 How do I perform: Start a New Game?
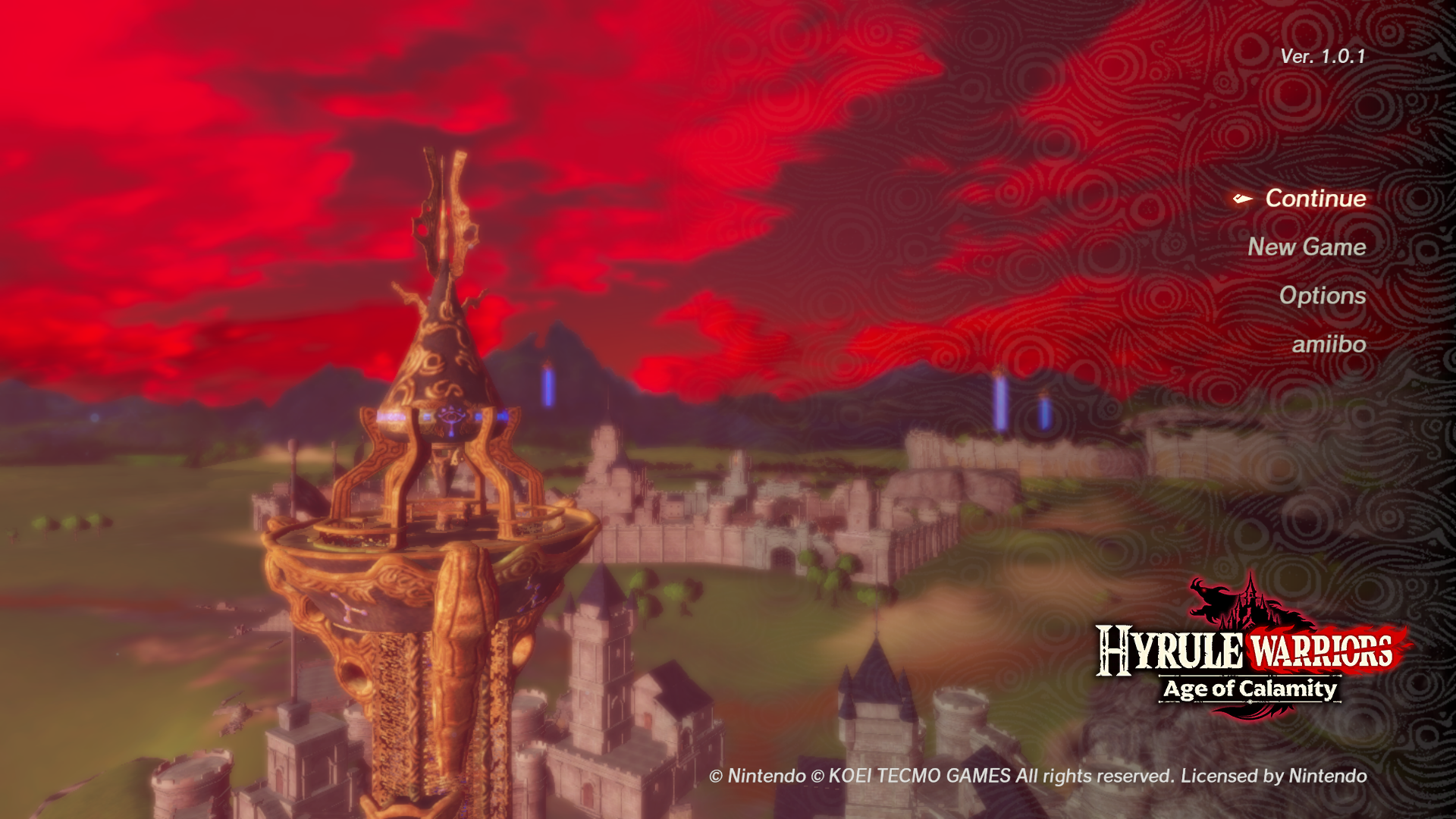pos(1307,247)
